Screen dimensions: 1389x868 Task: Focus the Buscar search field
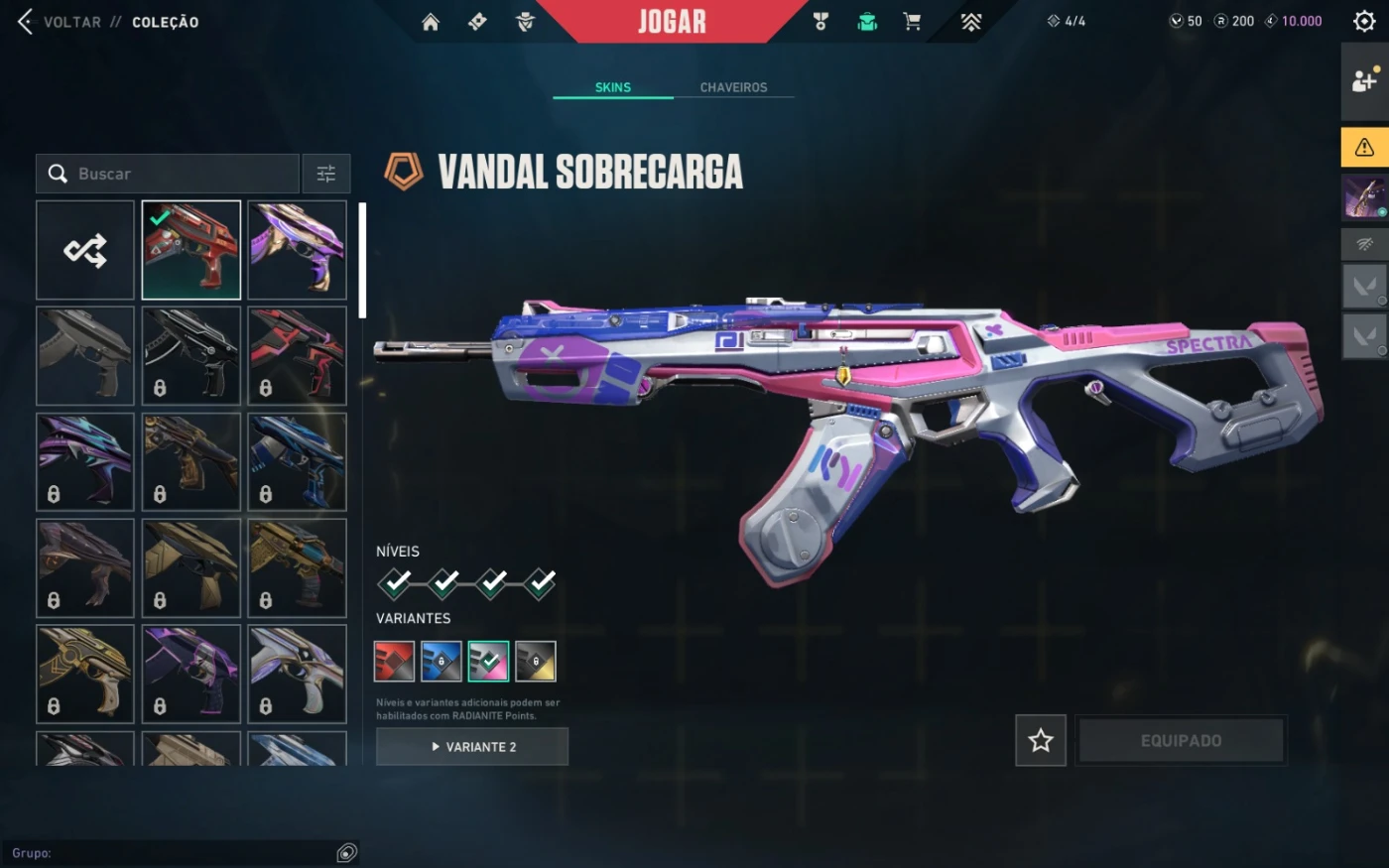tap(179, 174)
